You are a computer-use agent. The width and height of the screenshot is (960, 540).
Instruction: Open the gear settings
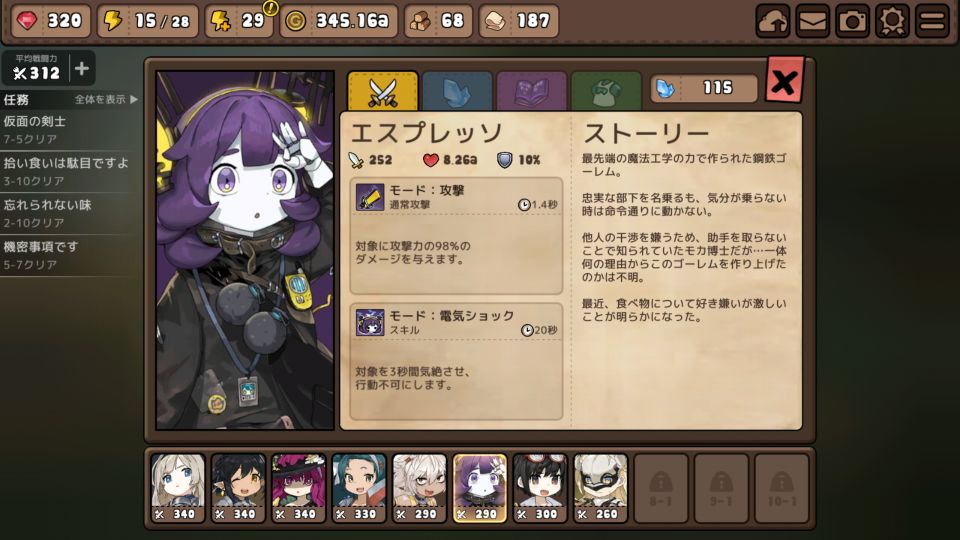[892, 20]
